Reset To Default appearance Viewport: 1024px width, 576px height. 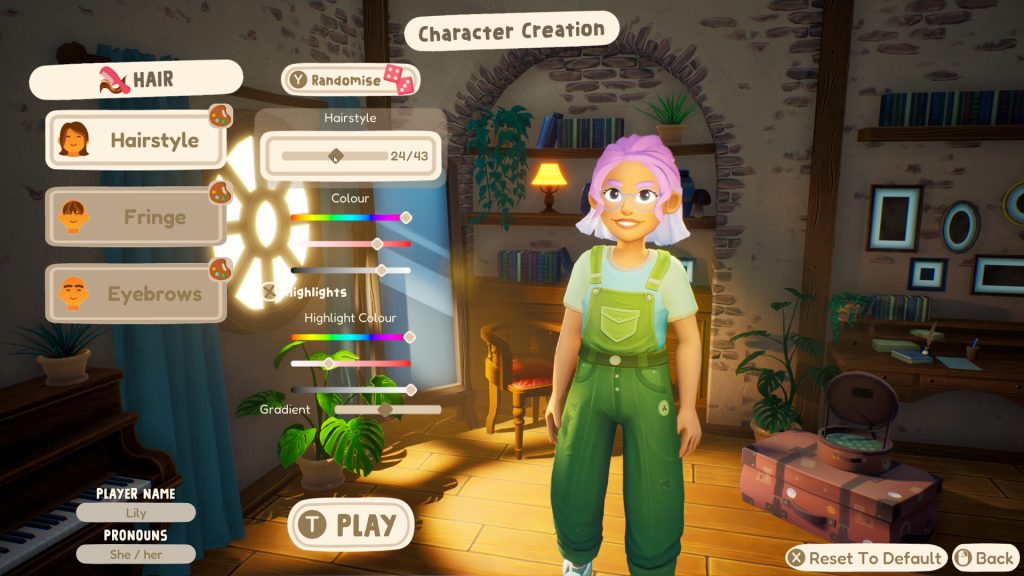(x=866, y=558)
